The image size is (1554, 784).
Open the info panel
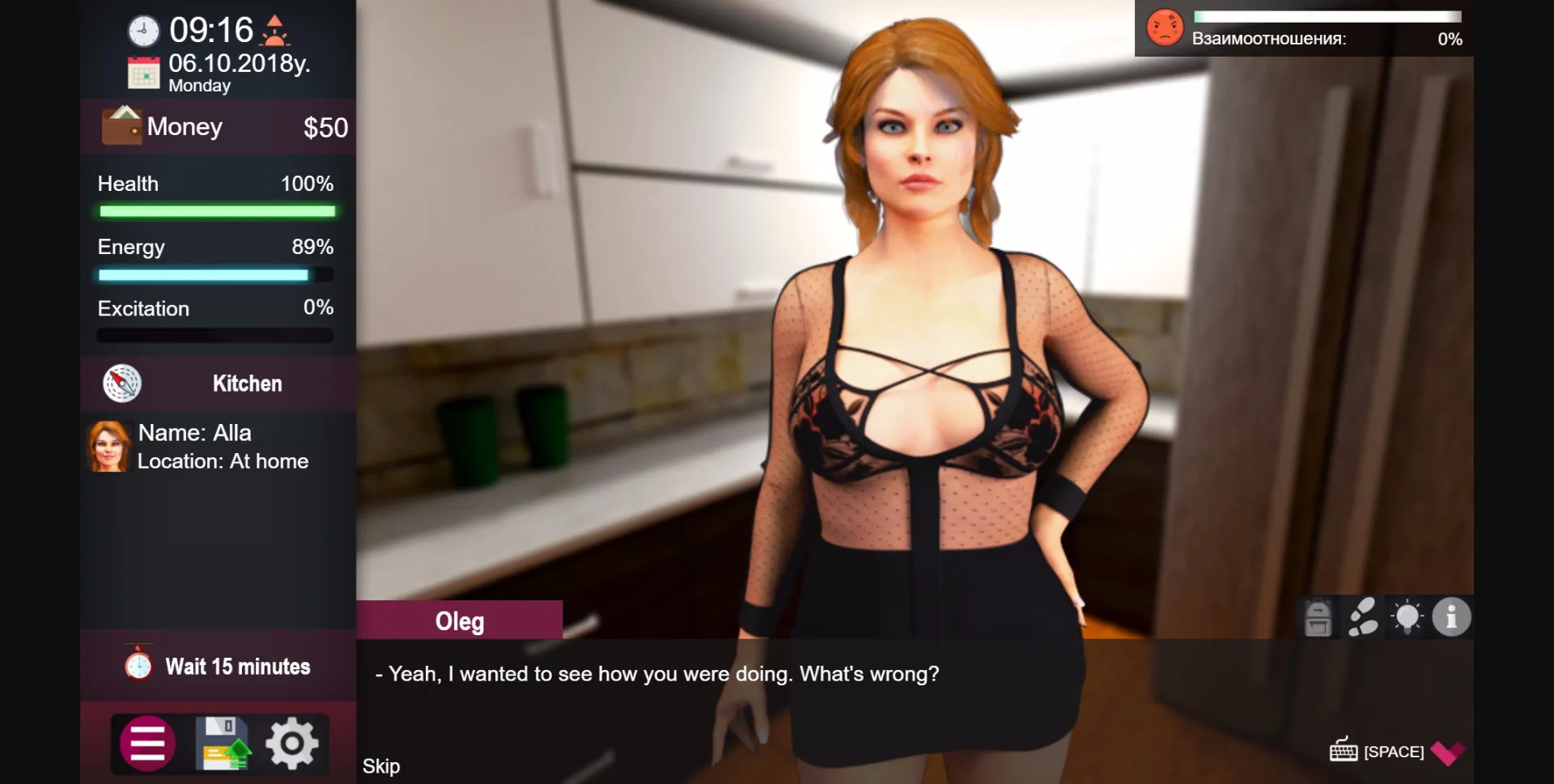pyautogui.click(x=1451, y=617)
